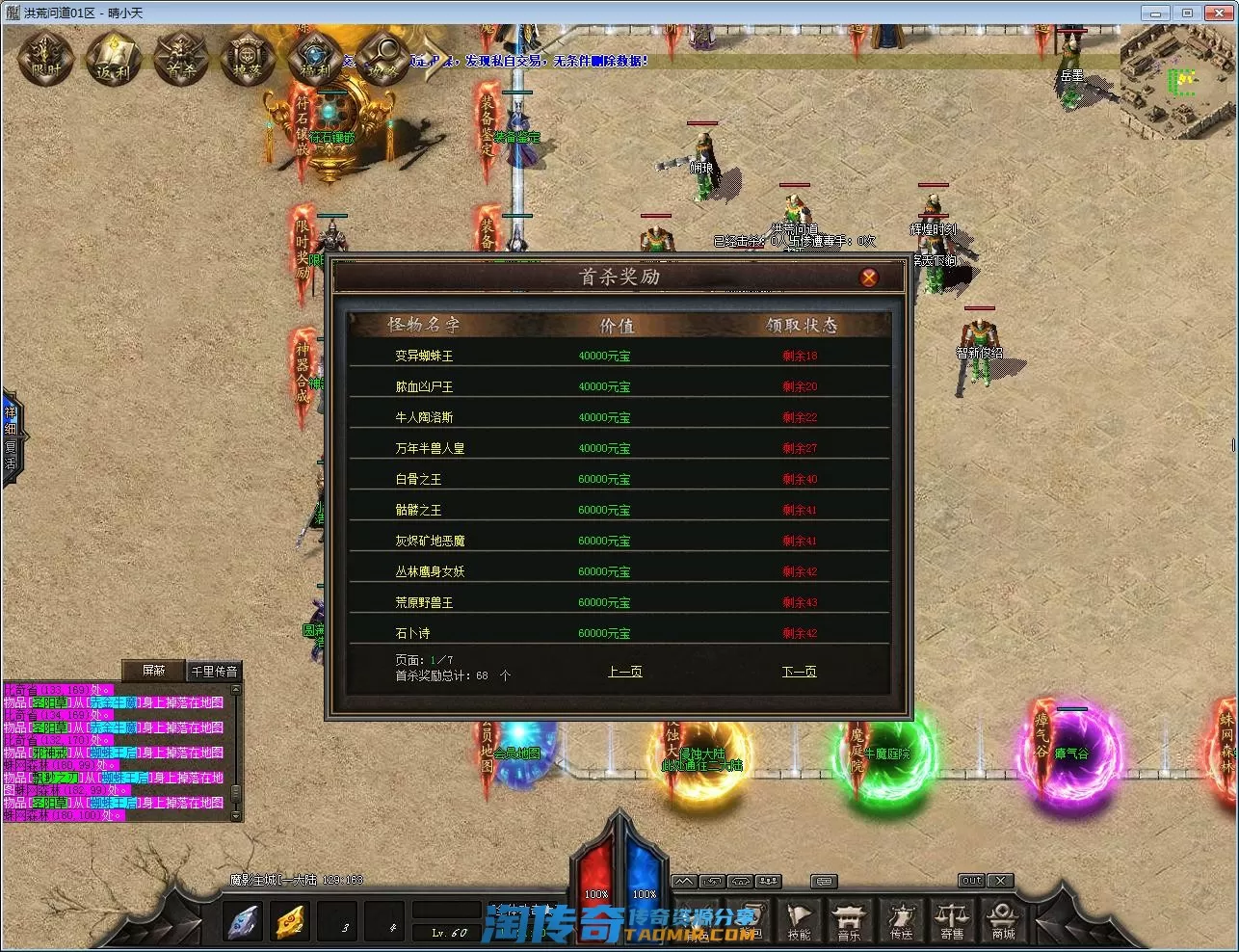Open the 返利 rebate book icon
Image resolution: width=1239 pixels, height=952 pixels.
[114, 58]
